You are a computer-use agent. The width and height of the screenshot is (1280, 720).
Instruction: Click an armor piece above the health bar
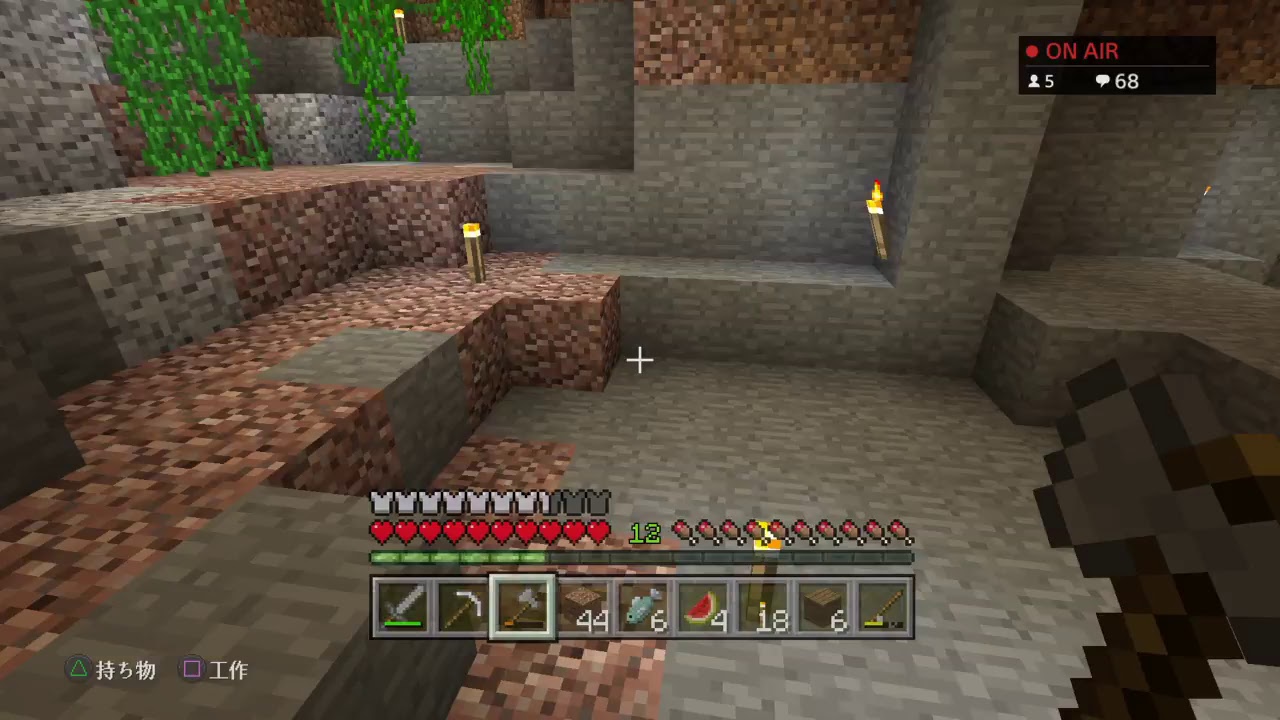[420, 502]
